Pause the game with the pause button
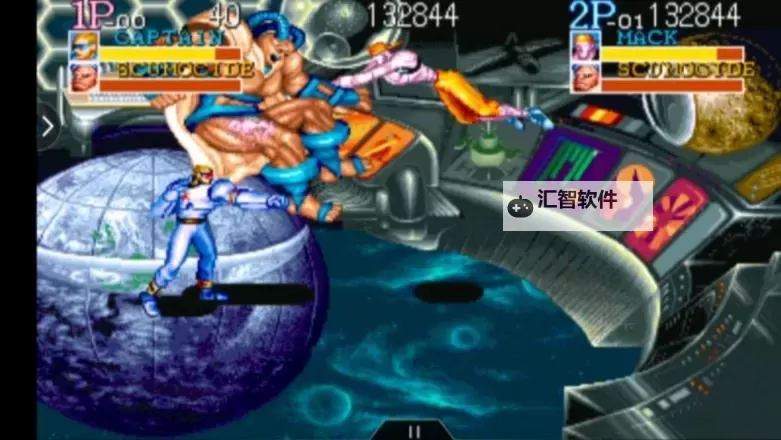The image size is (781, 440). [x=412, y=432]
